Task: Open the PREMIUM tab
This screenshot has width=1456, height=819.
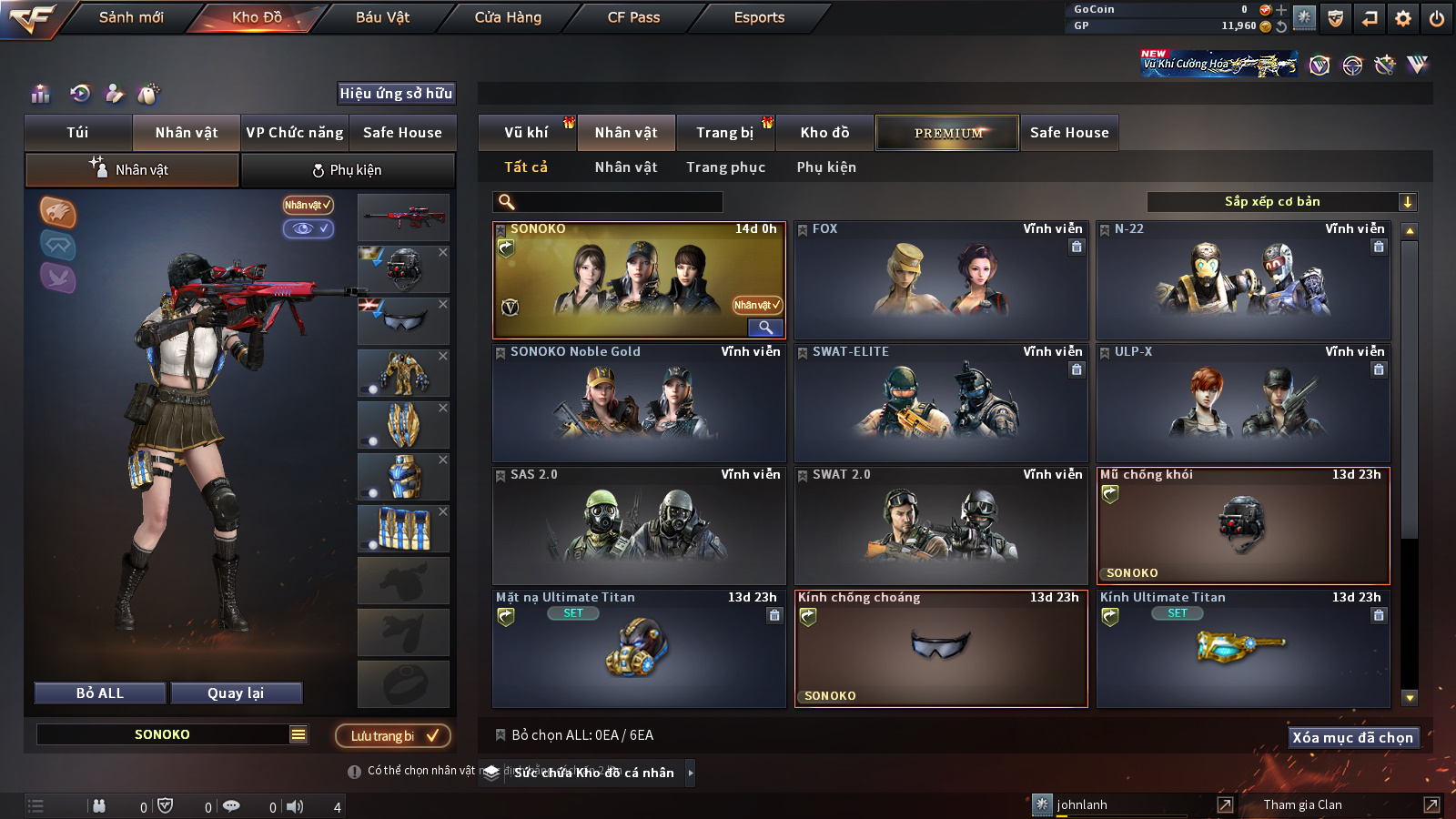Action: pyautogui.click(x=947, y=133)
